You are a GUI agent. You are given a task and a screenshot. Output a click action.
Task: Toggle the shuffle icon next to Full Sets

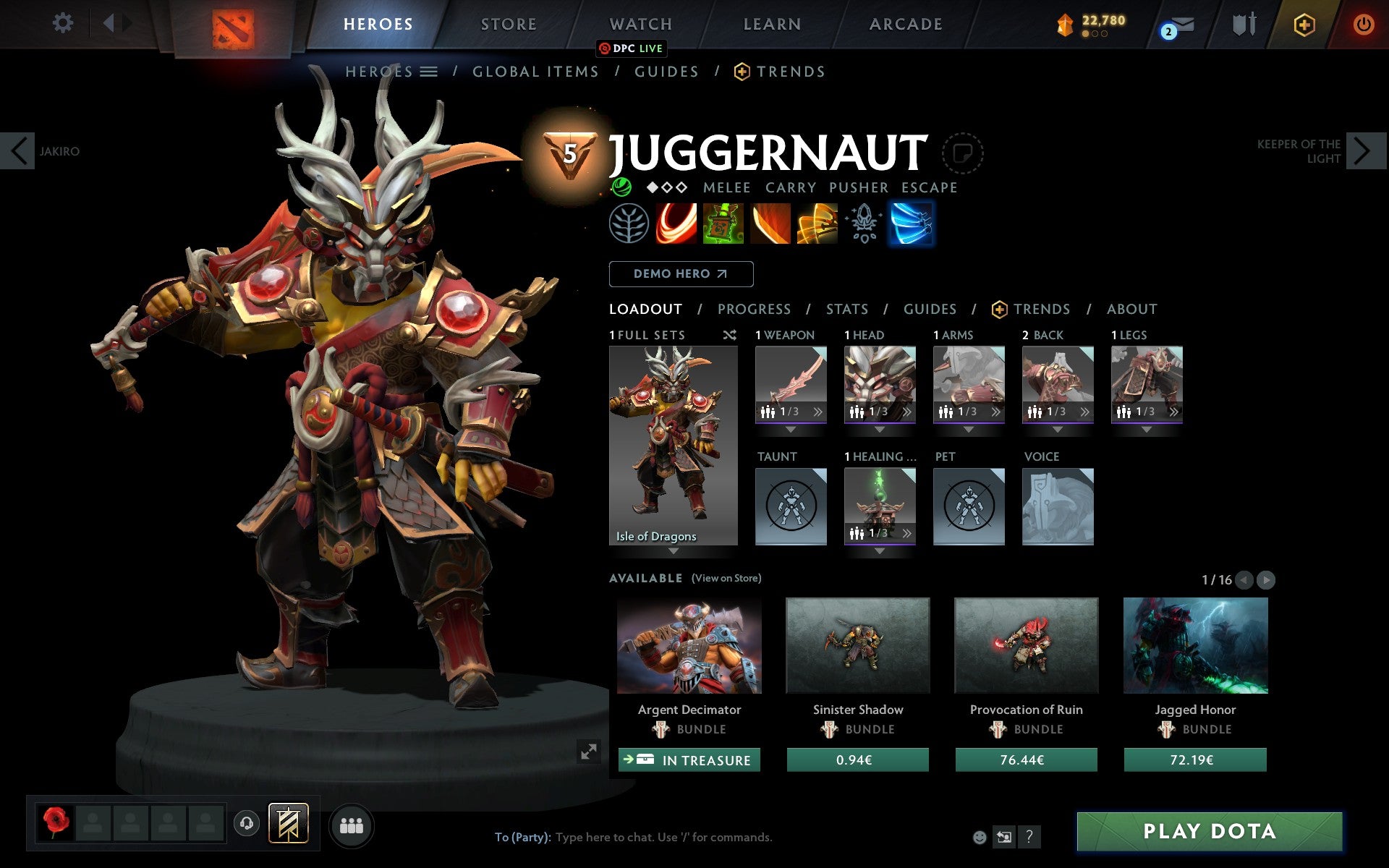(x=729, y=335)
